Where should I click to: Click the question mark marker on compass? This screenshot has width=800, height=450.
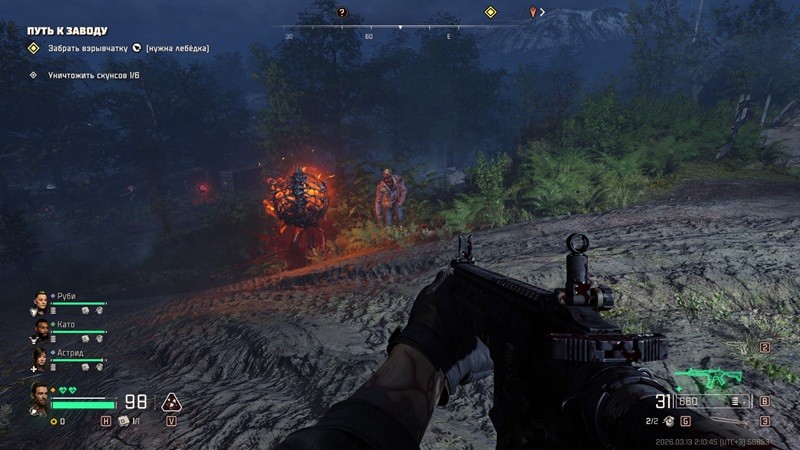[x=342, y=12]
